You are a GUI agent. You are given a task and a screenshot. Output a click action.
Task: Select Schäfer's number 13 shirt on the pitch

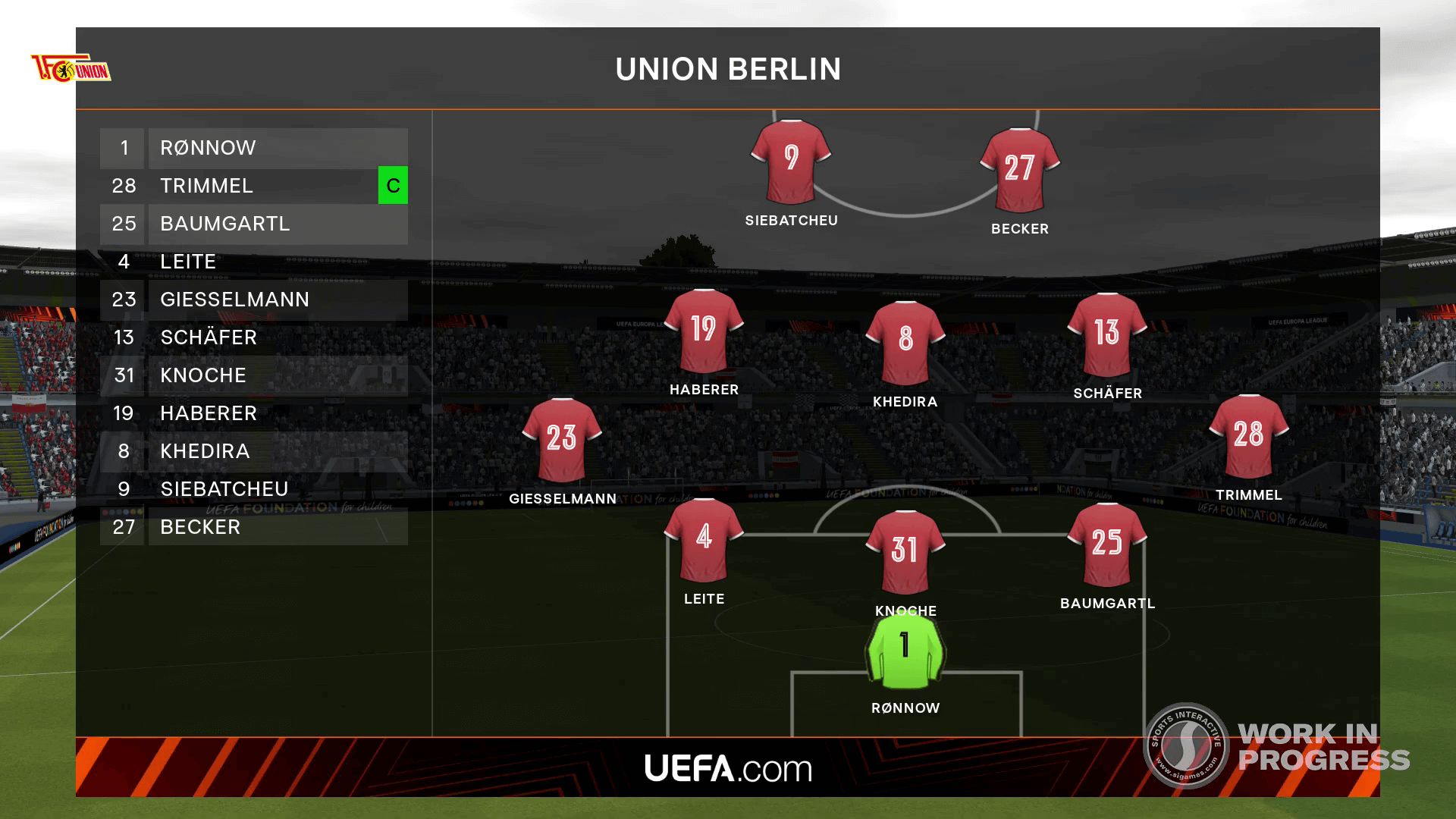(x=1106, y=334)
